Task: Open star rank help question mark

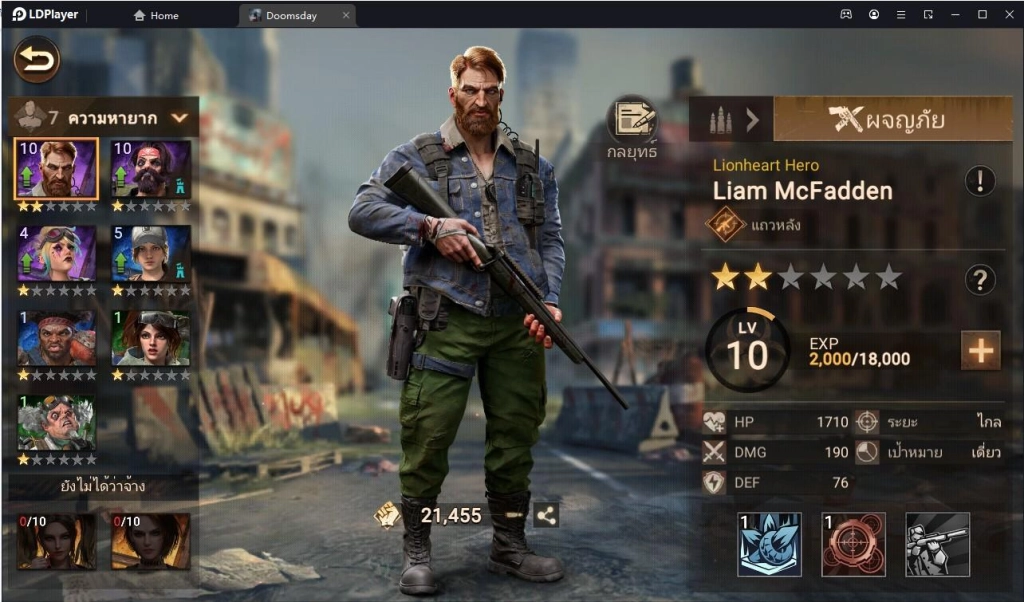Action: click(x=980, y=280)
